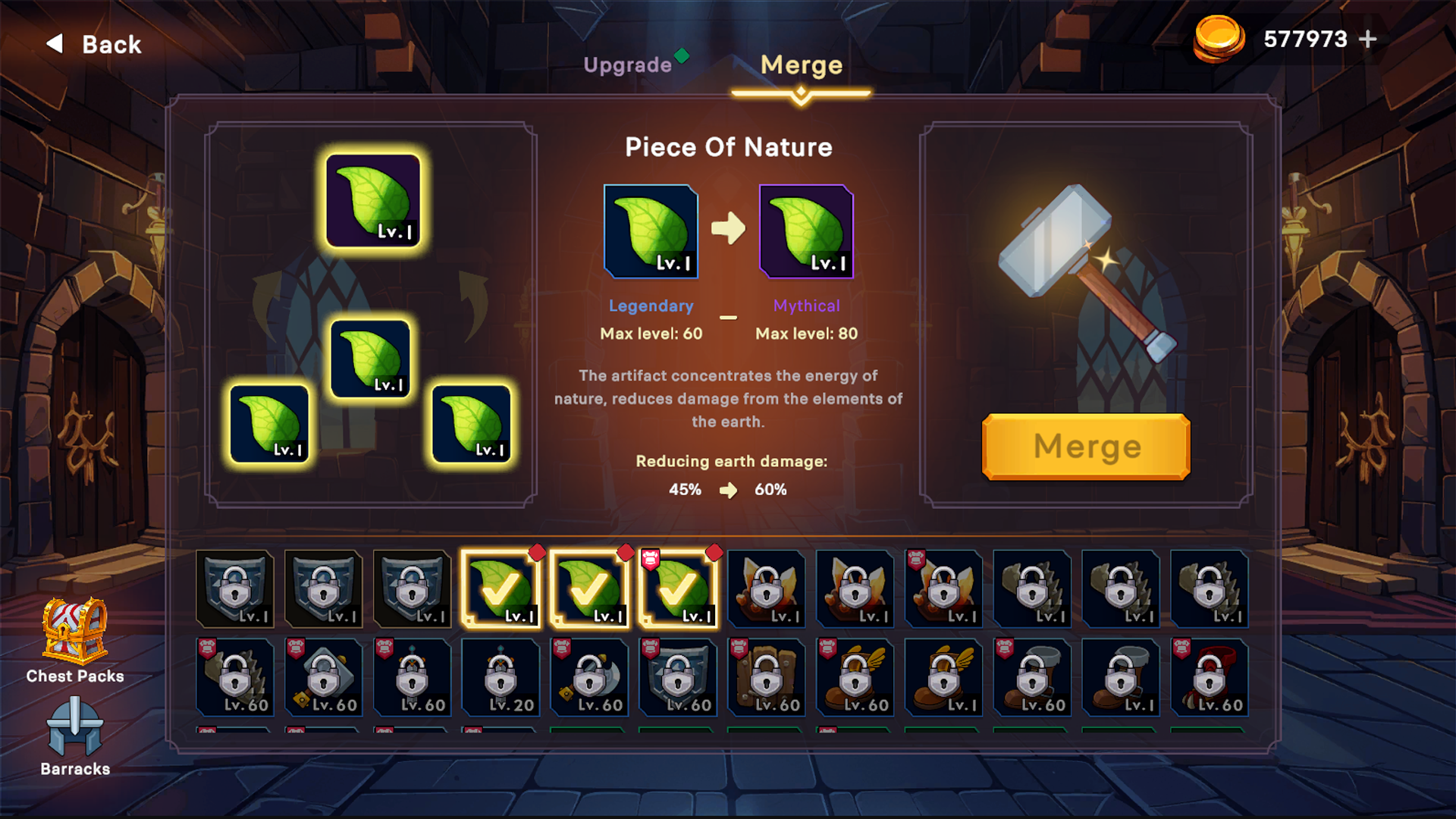Deselect the checked leaf with the helmet badge

click(x=678, y=589)
